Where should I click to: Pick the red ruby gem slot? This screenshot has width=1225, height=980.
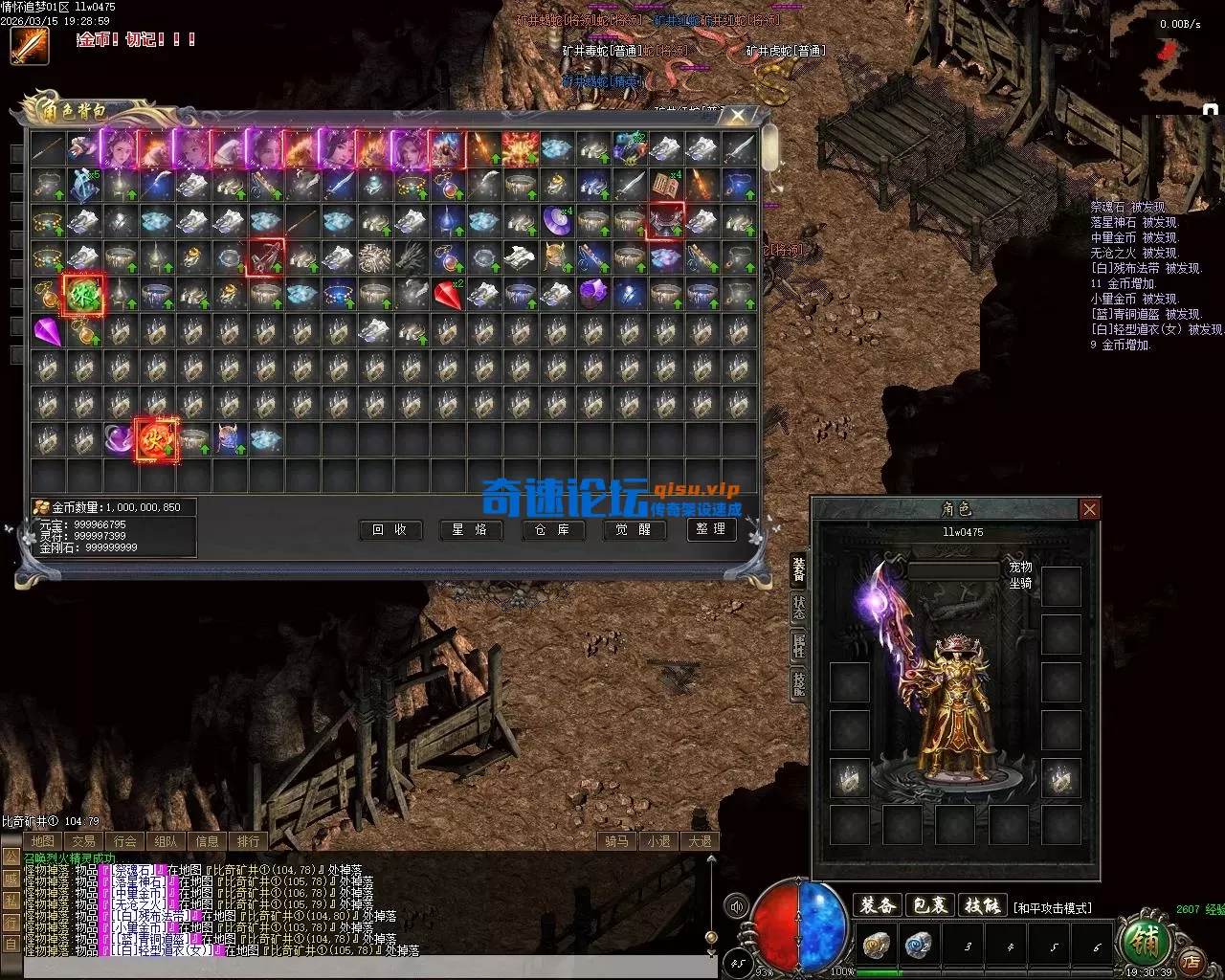pyautogui.click(x=447, y=295)
